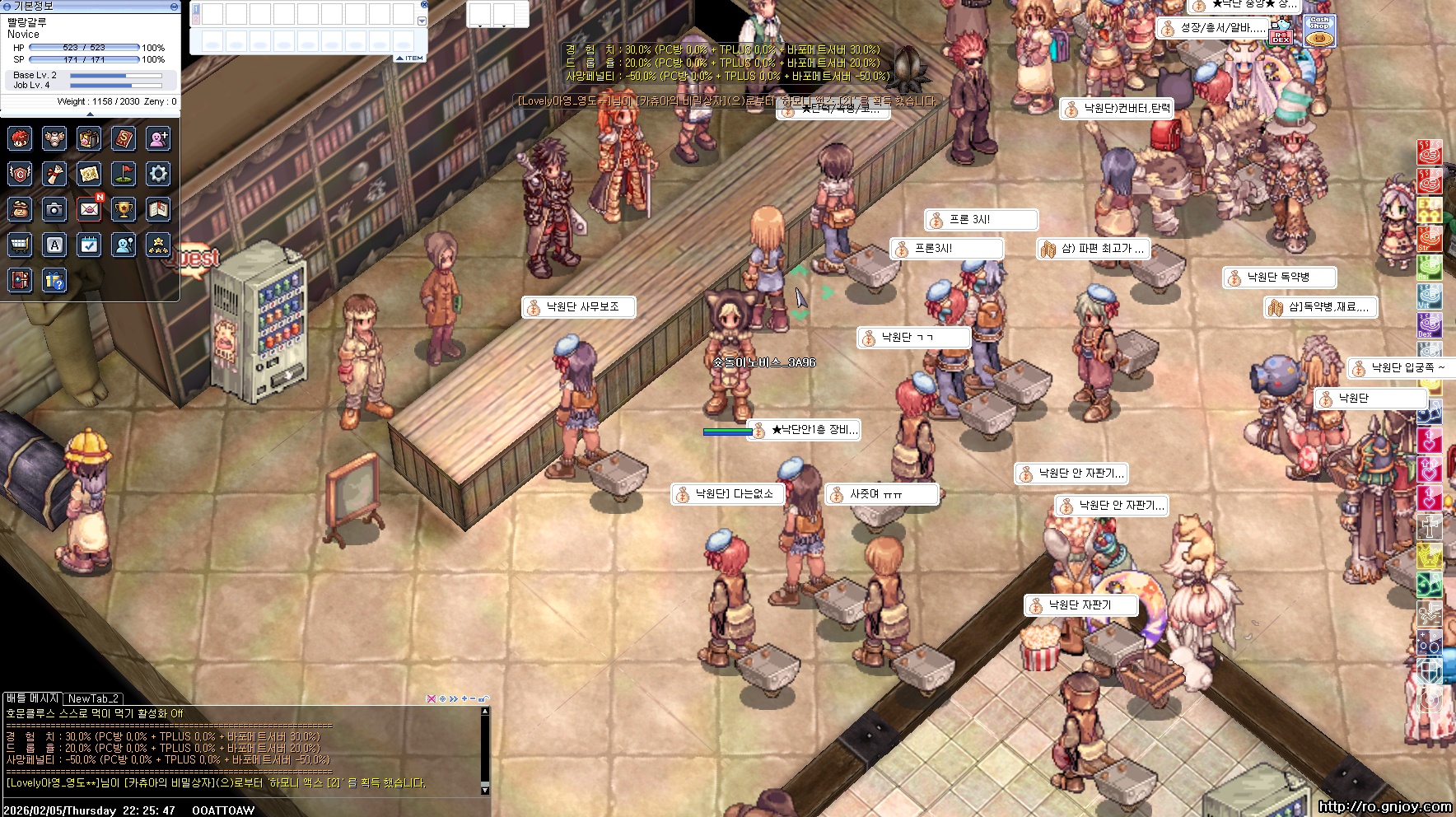Click the chat window lock icon

coord(484,698)
